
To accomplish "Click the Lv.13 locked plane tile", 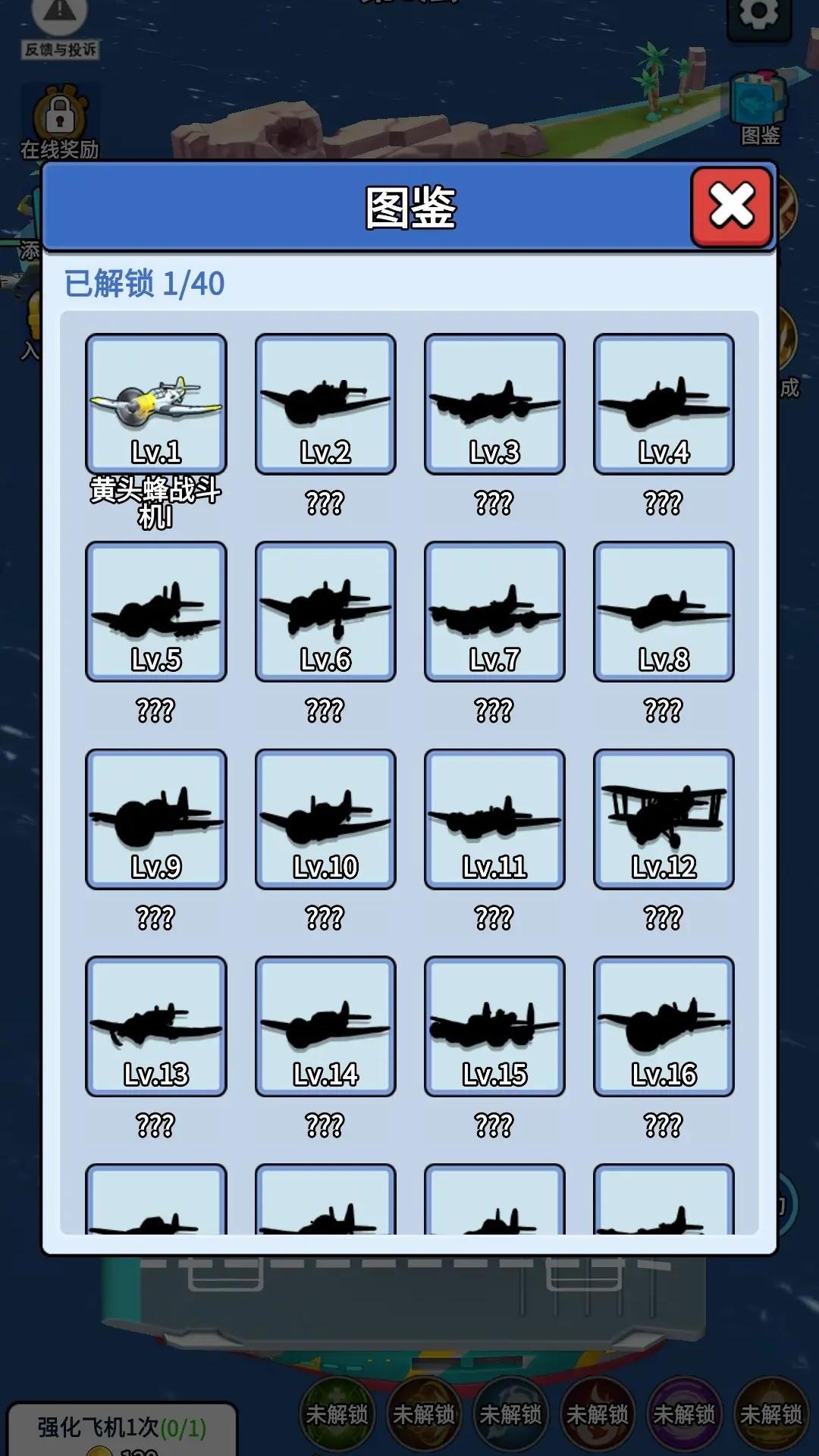I will click(x=156, y=1026).
